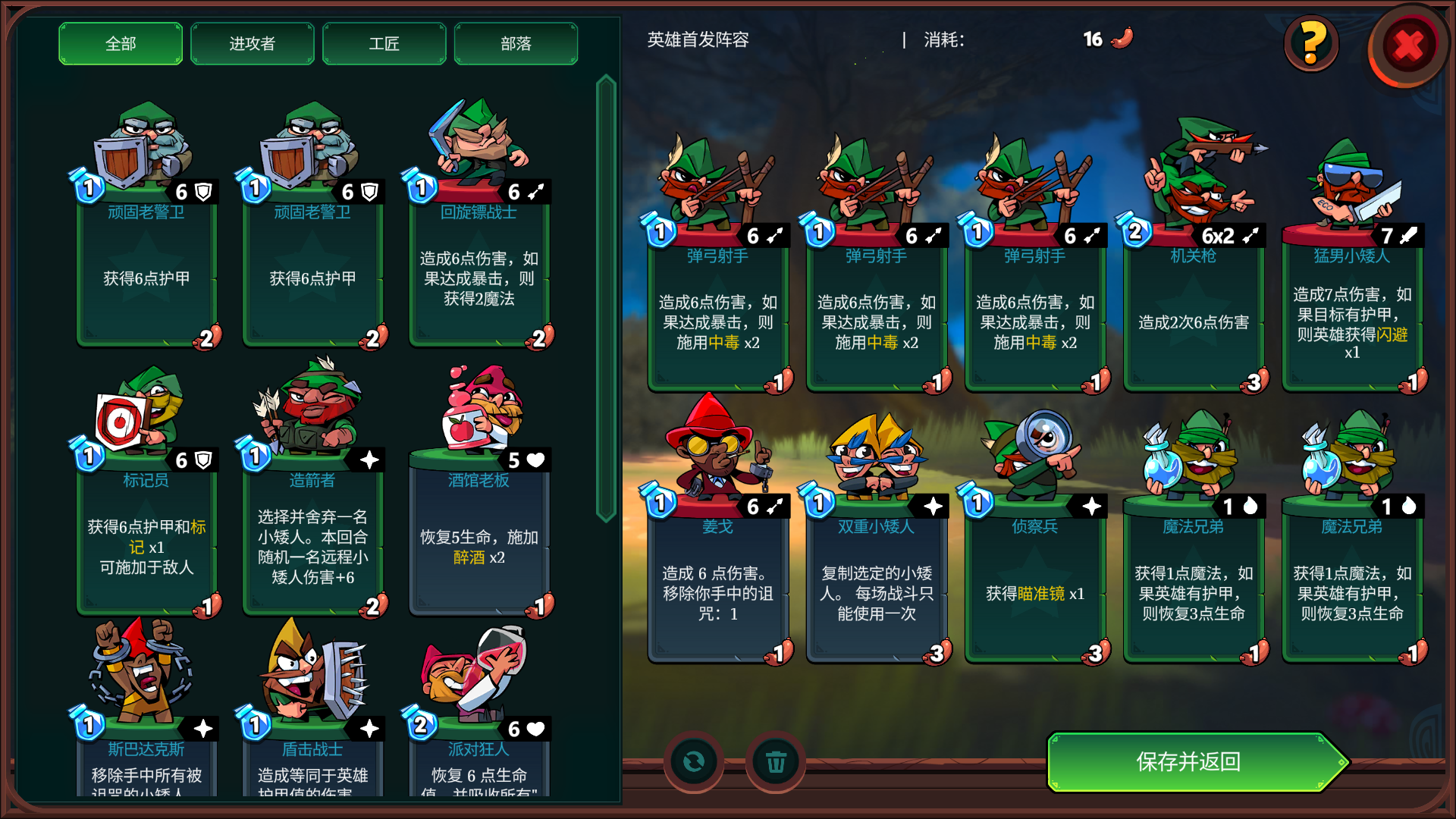The height and width of the screenshot is (819, 1456).
Task: Switch to the 全部 tab
Action: pos(121,44)
